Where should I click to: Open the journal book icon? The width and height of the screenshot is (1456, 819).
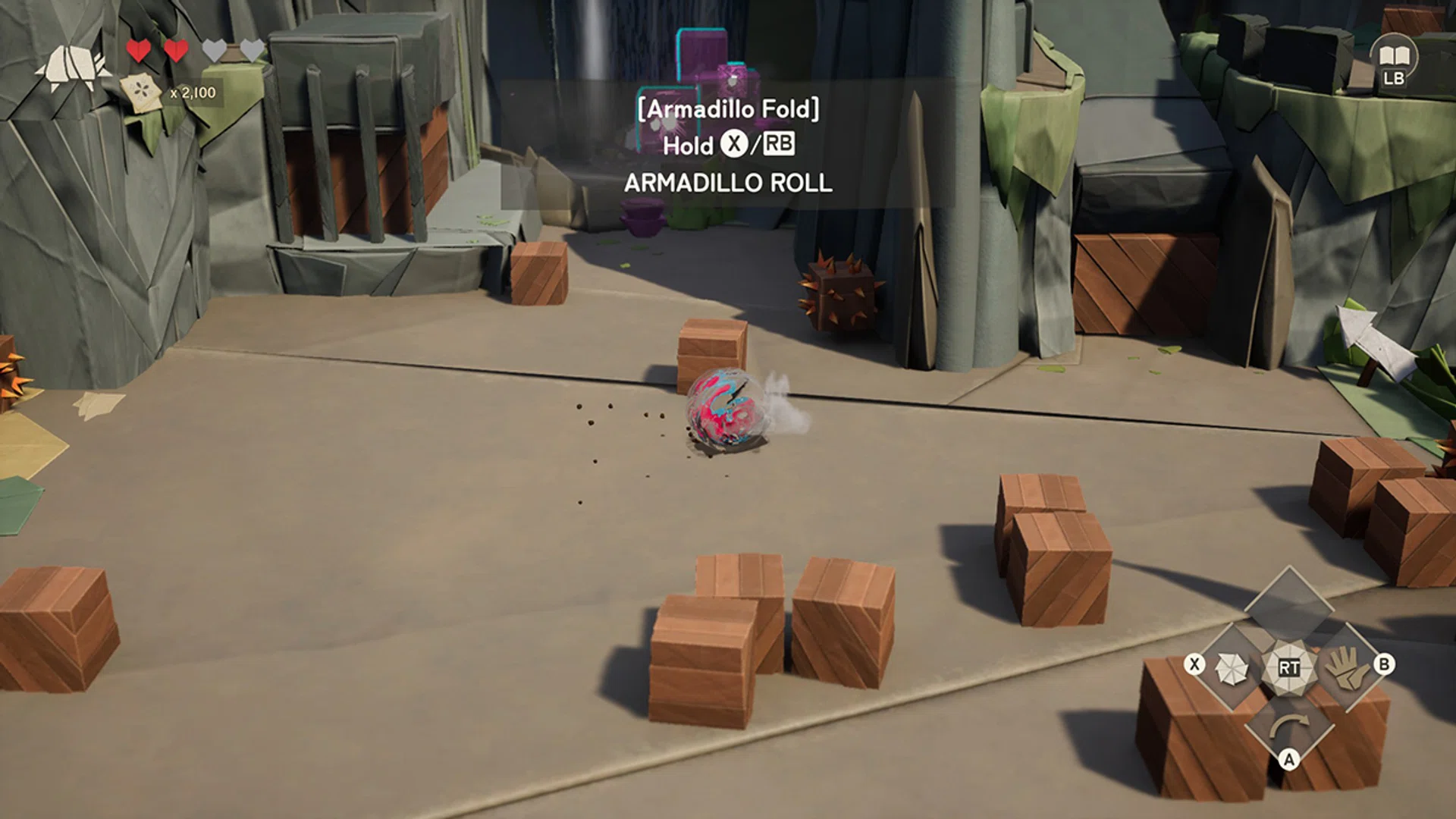click(x=1393, y=56)
